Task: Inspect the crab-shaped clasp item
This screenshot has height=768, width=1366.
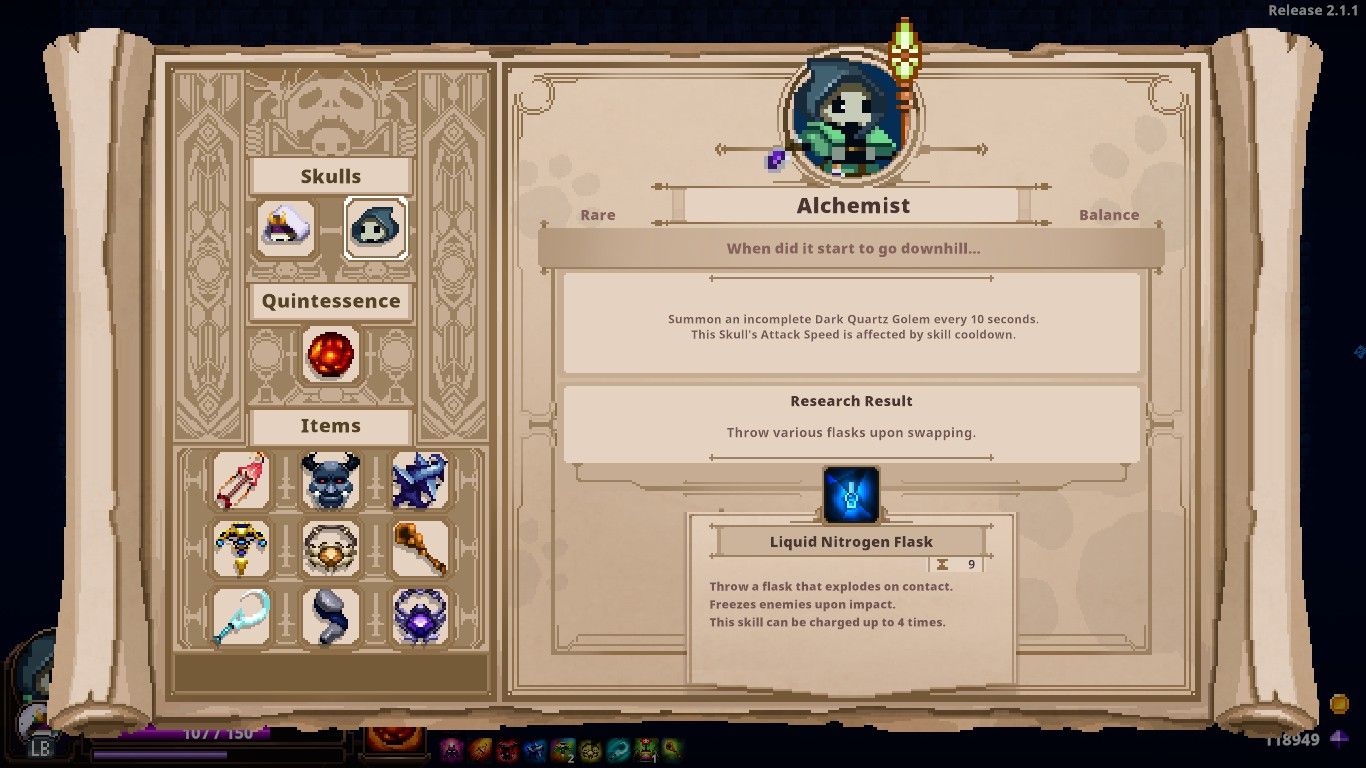Action: click(x=330, y=549)
